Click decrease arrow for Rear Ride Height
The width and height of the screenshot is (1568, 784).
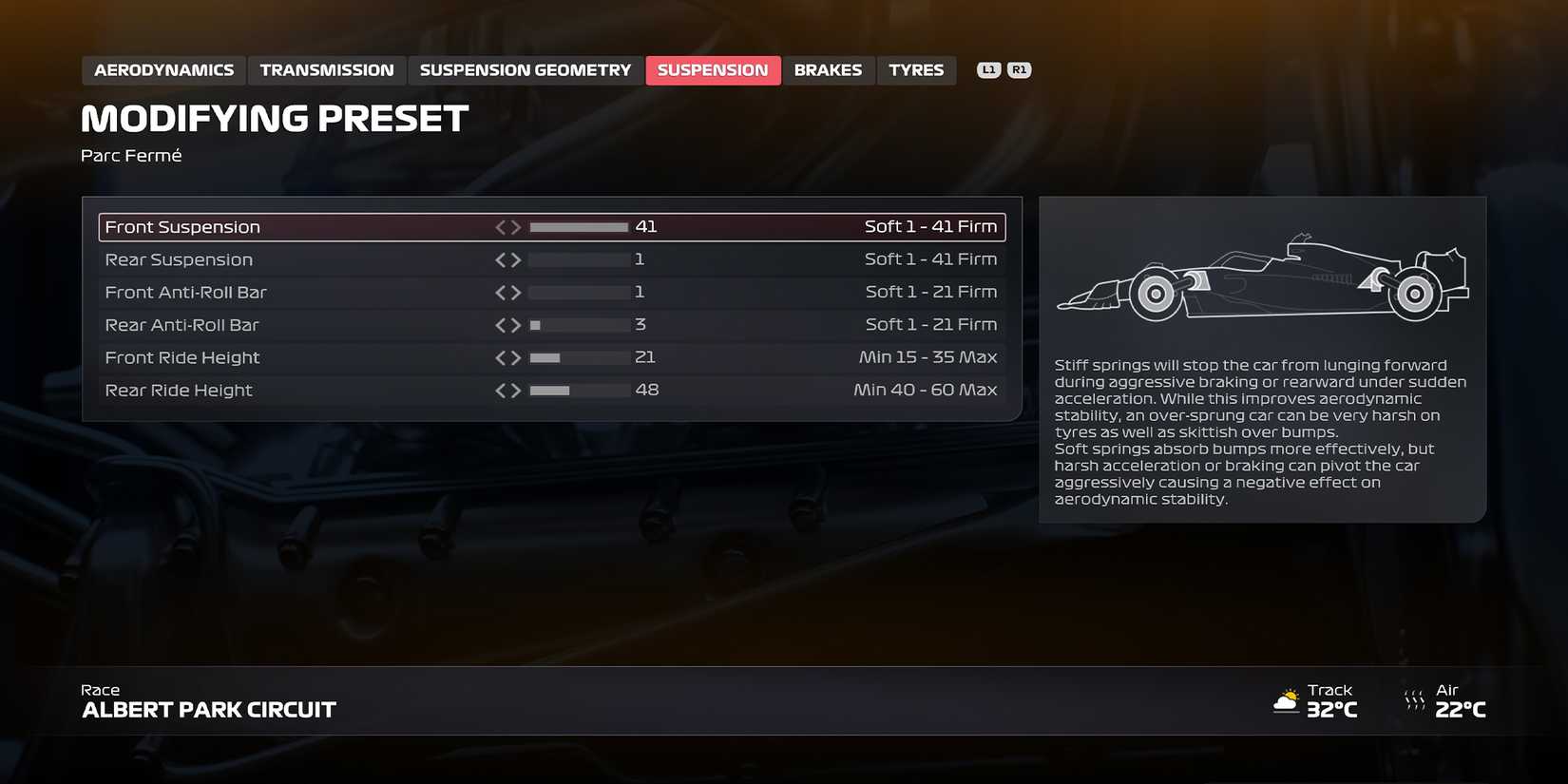pyautogui.click(x=501, y=390)
